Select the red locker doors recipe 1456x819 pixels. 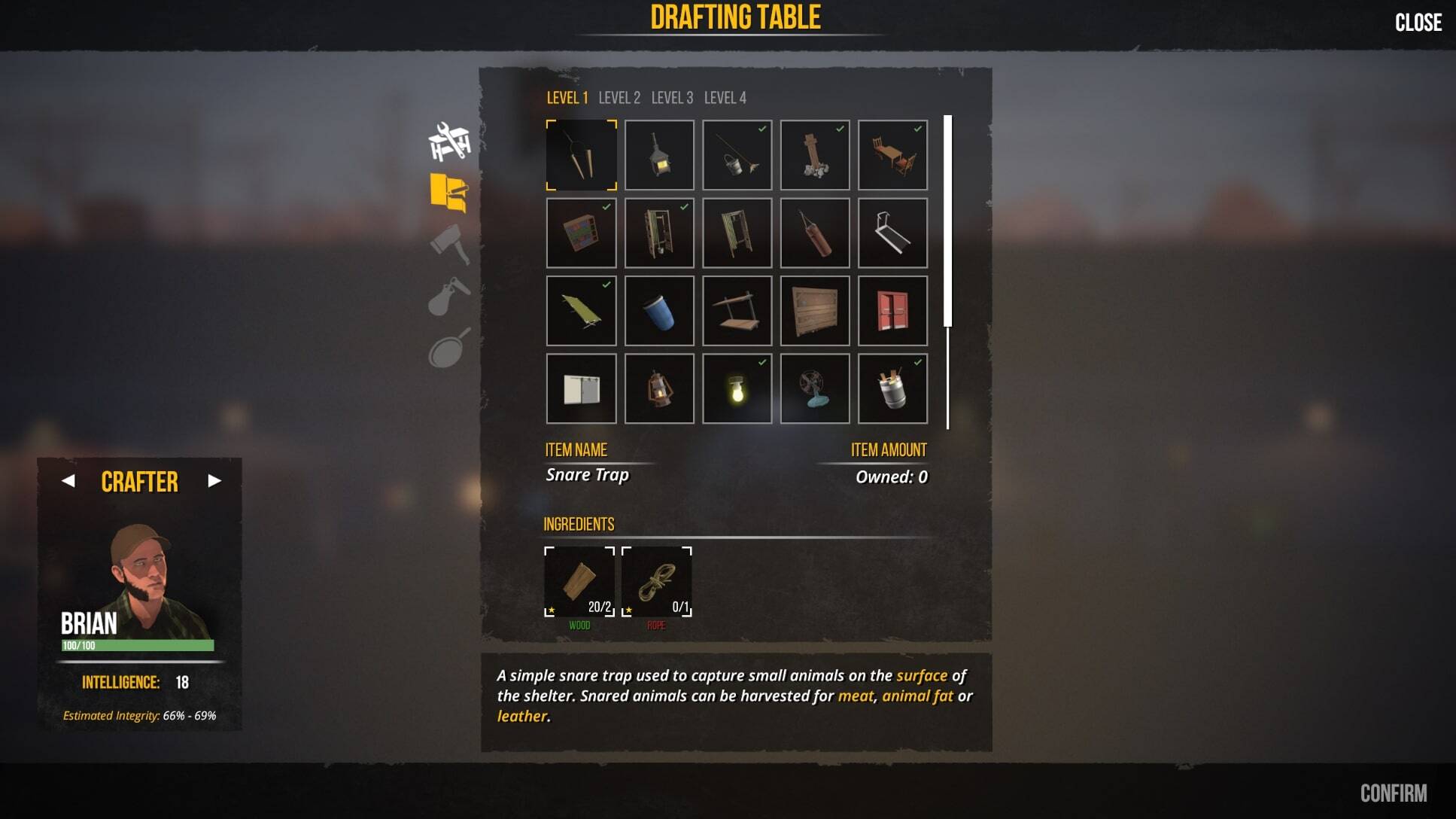tap(892, 311)
